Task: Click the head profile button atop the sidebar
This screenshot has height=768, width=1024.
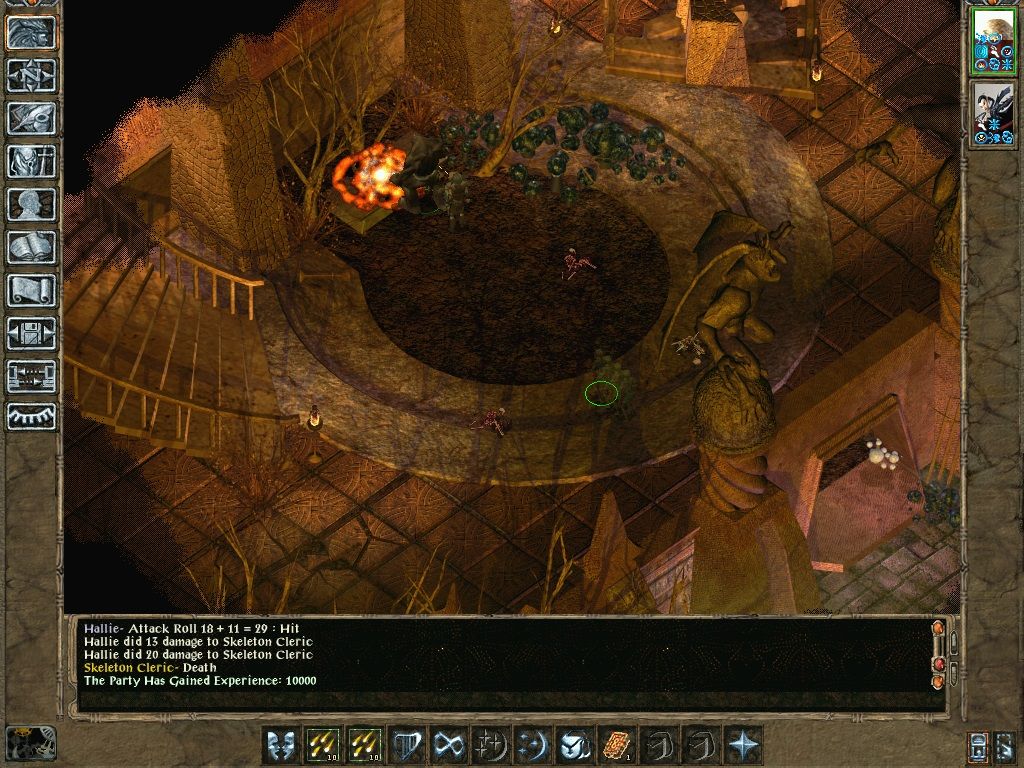Action: [31, 32]
